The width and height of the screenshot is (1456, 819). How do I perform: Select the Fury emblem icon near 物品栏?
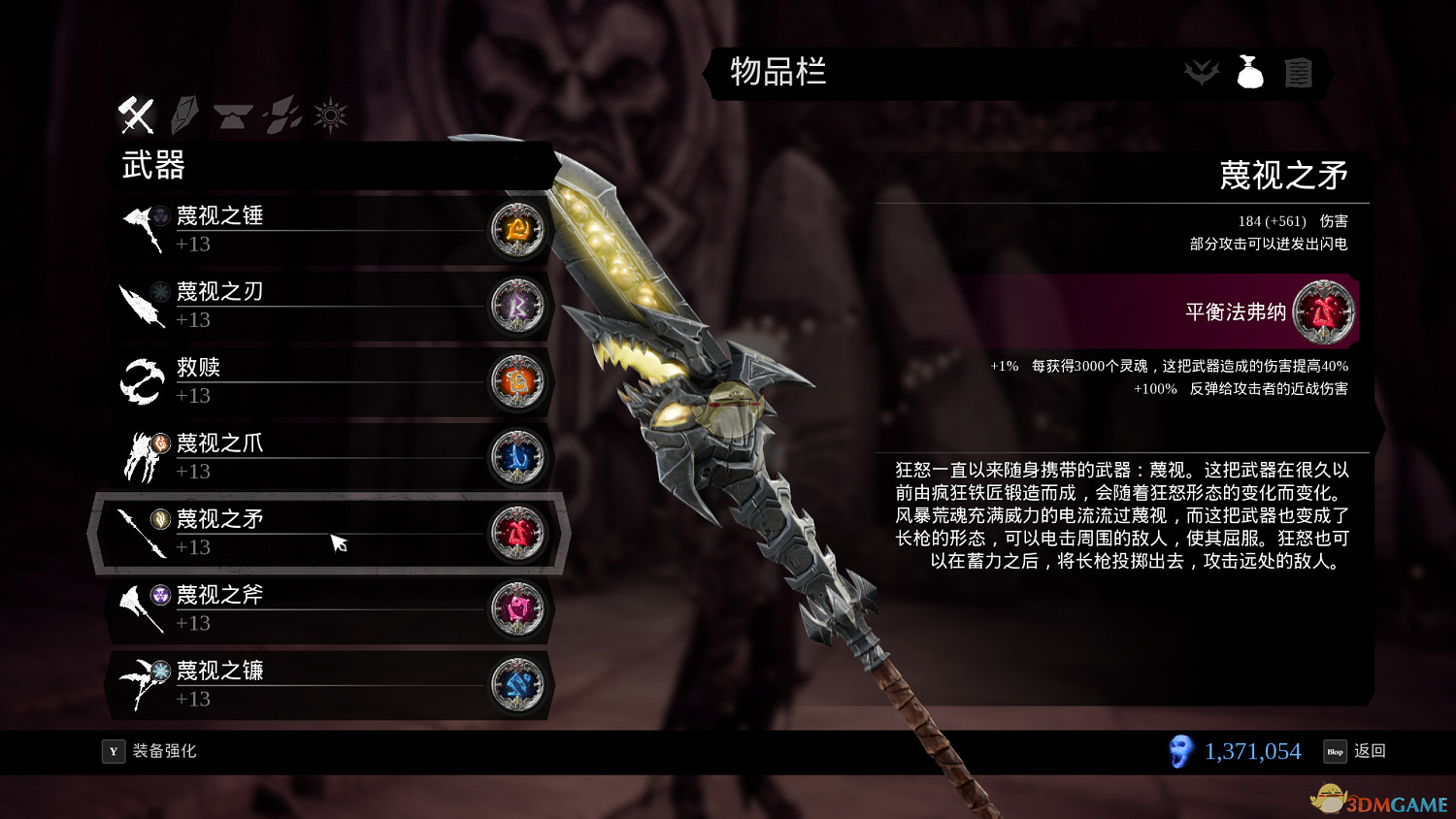(1202, 72)
